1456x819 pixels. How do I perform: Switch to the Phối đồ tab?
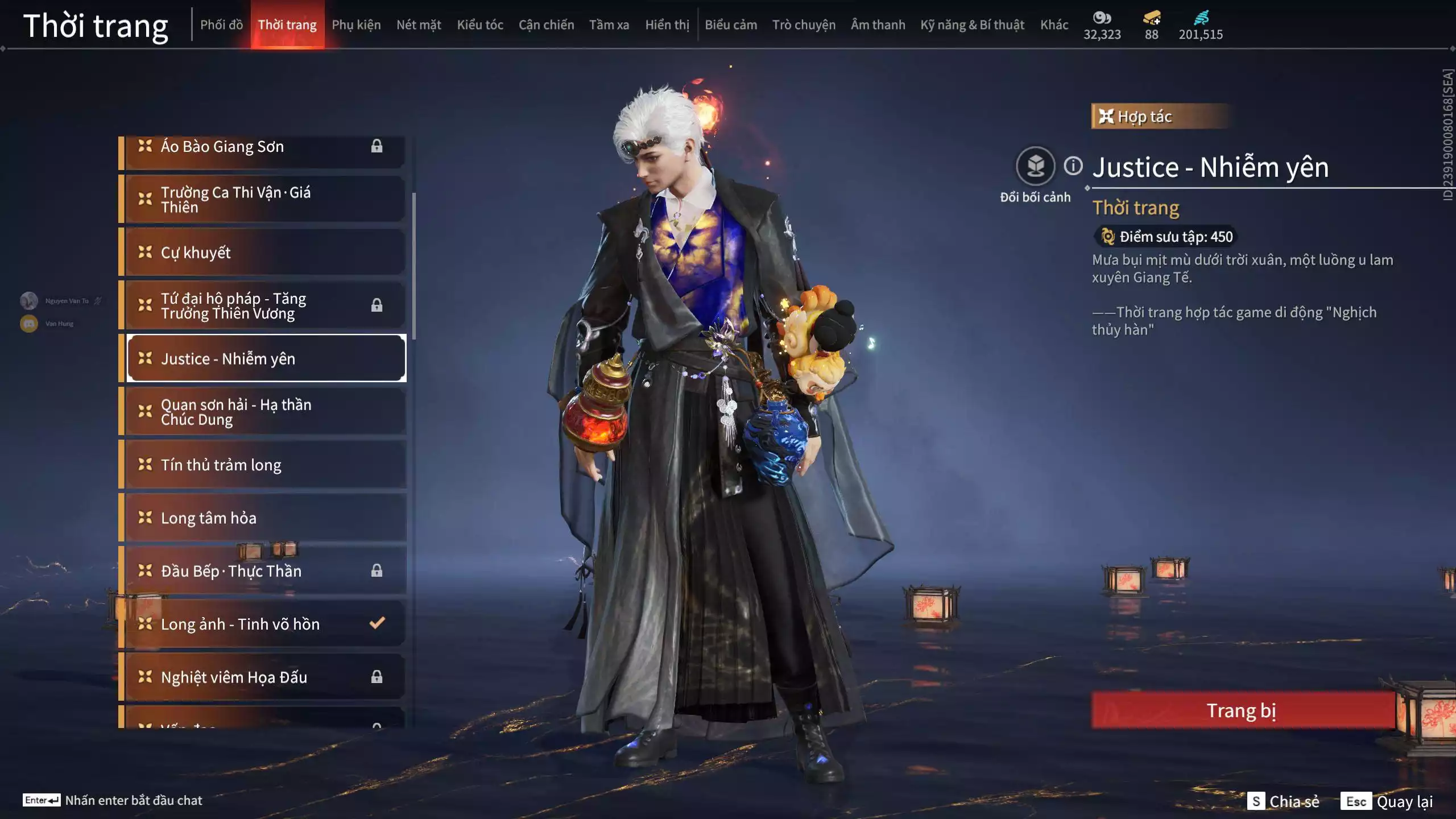pyautogui.click(x=221, y=25)
